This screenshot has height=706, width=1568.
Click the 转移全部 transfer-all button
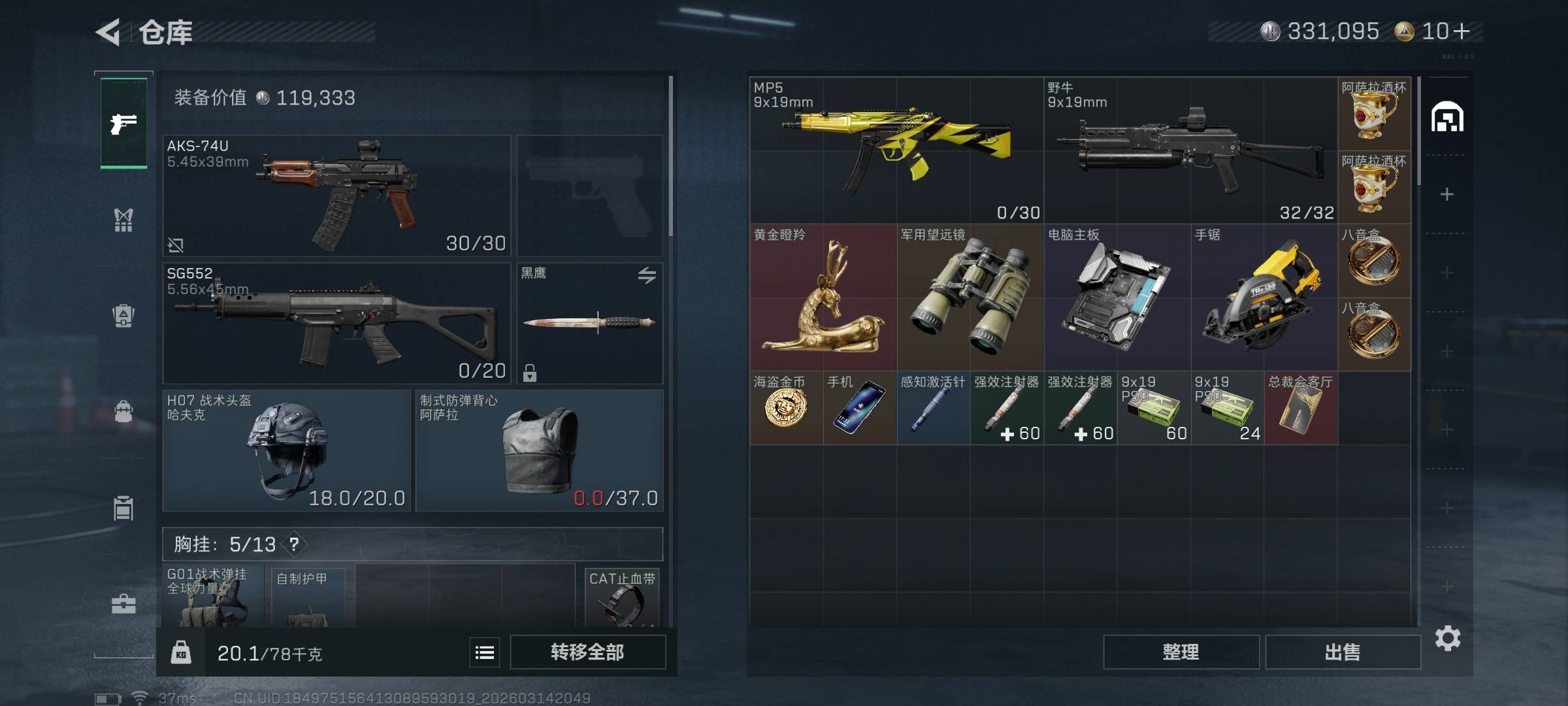(x=587, y=652)
